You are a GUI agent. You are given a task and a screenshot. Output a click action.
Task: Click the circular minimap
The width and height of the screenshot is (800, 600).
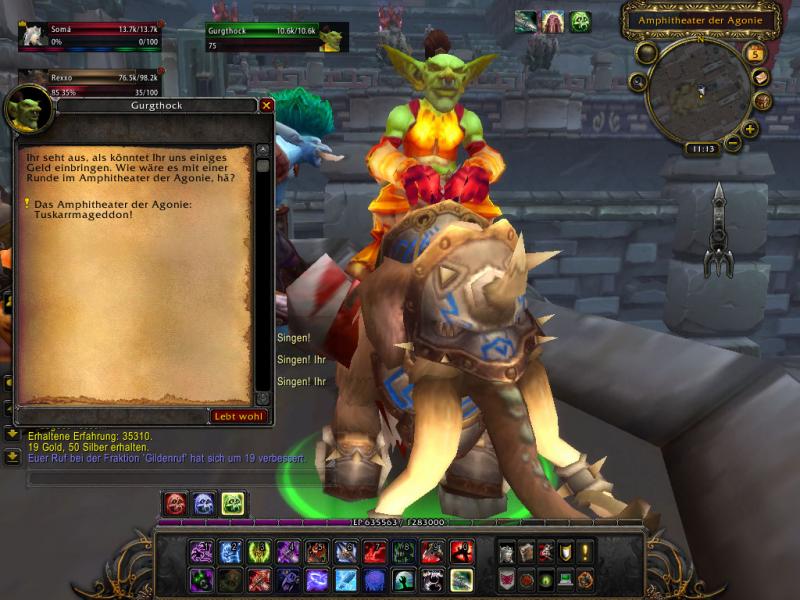[698, 92]
